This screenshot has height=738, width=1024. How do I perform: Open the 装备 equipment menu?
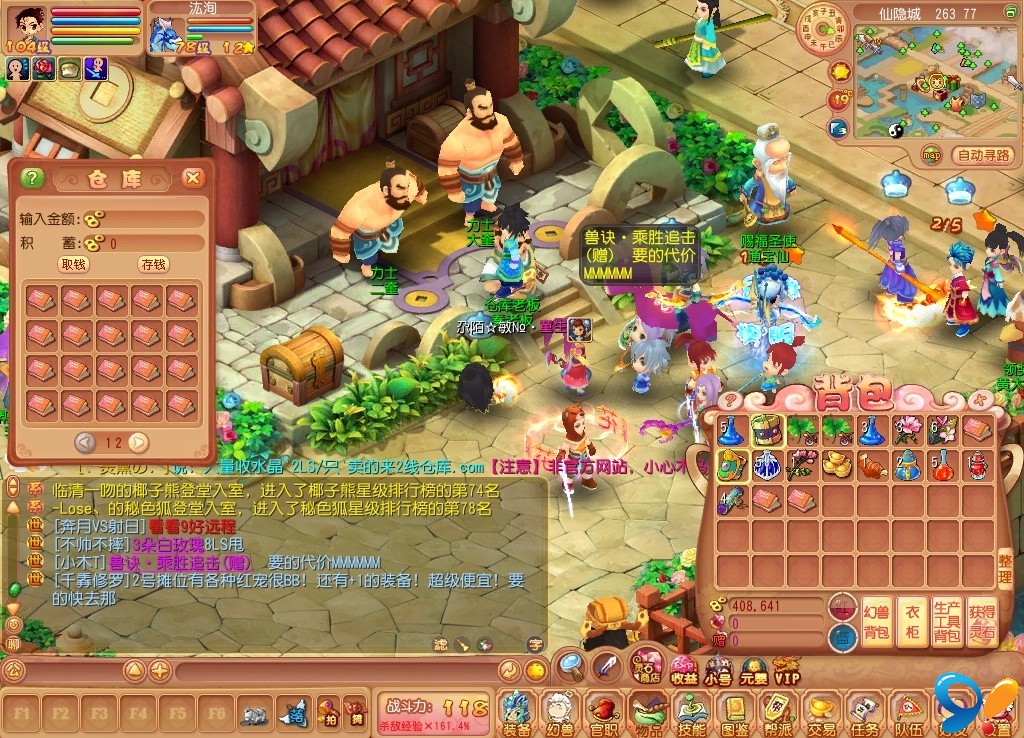(516, 712)
